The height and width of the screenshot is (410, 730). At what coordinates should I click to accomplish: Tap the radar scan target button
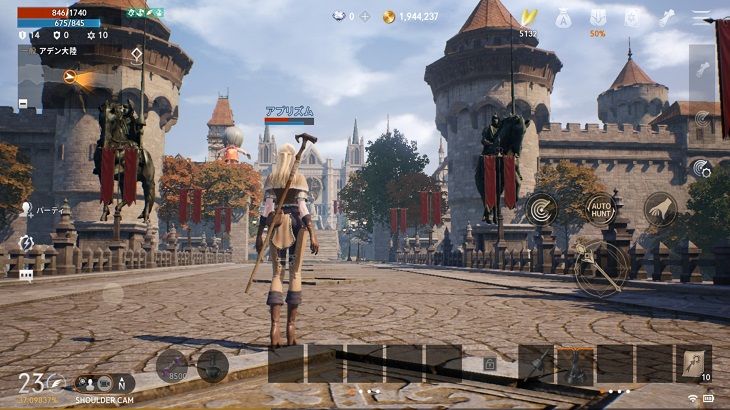[x=541, y=209]
